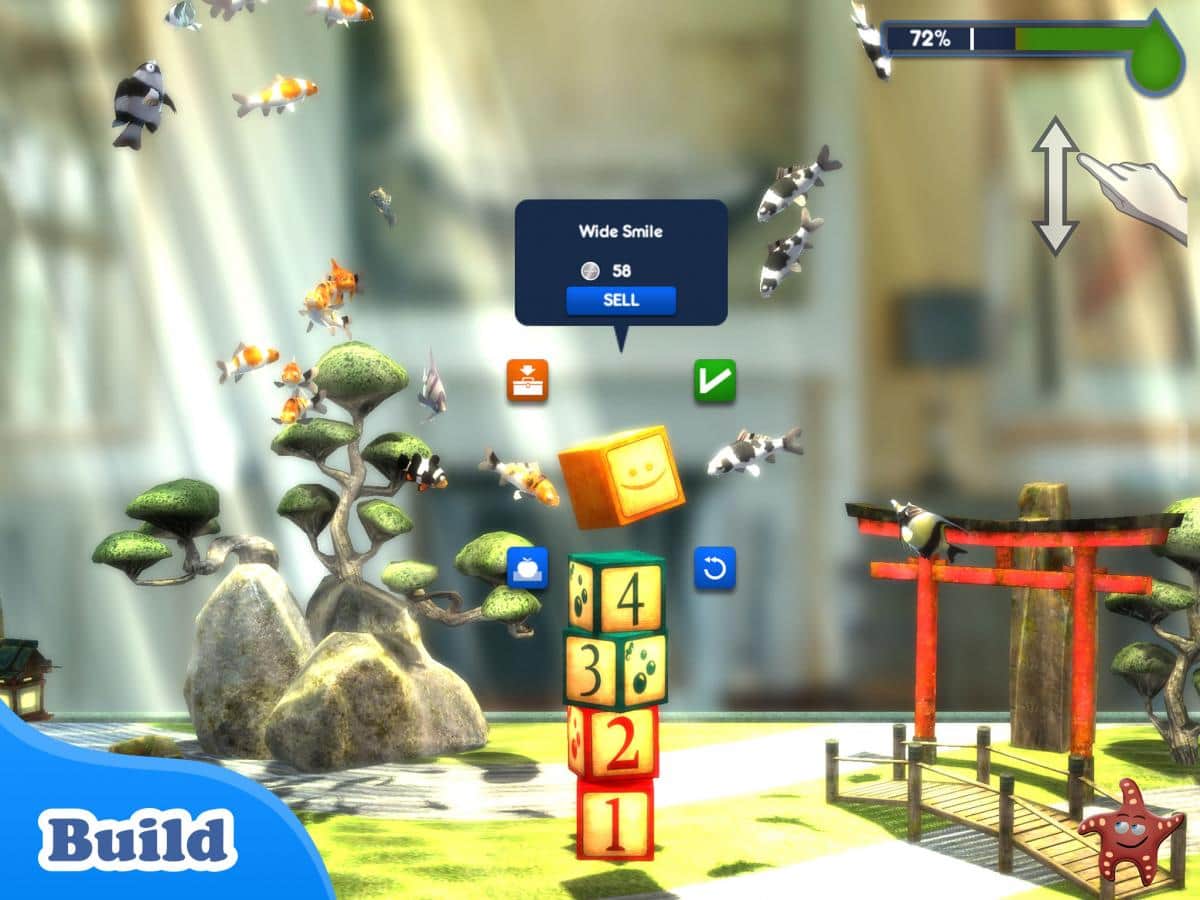Screen dimensions: 1200x900
Task: Sell the Wide Smile block
Action: click(x=620, y=300)
